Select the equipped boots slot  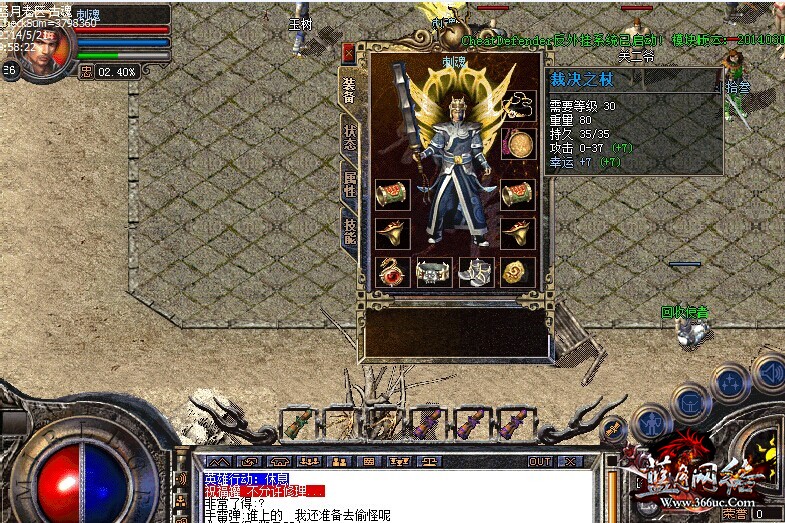(475, 271)
